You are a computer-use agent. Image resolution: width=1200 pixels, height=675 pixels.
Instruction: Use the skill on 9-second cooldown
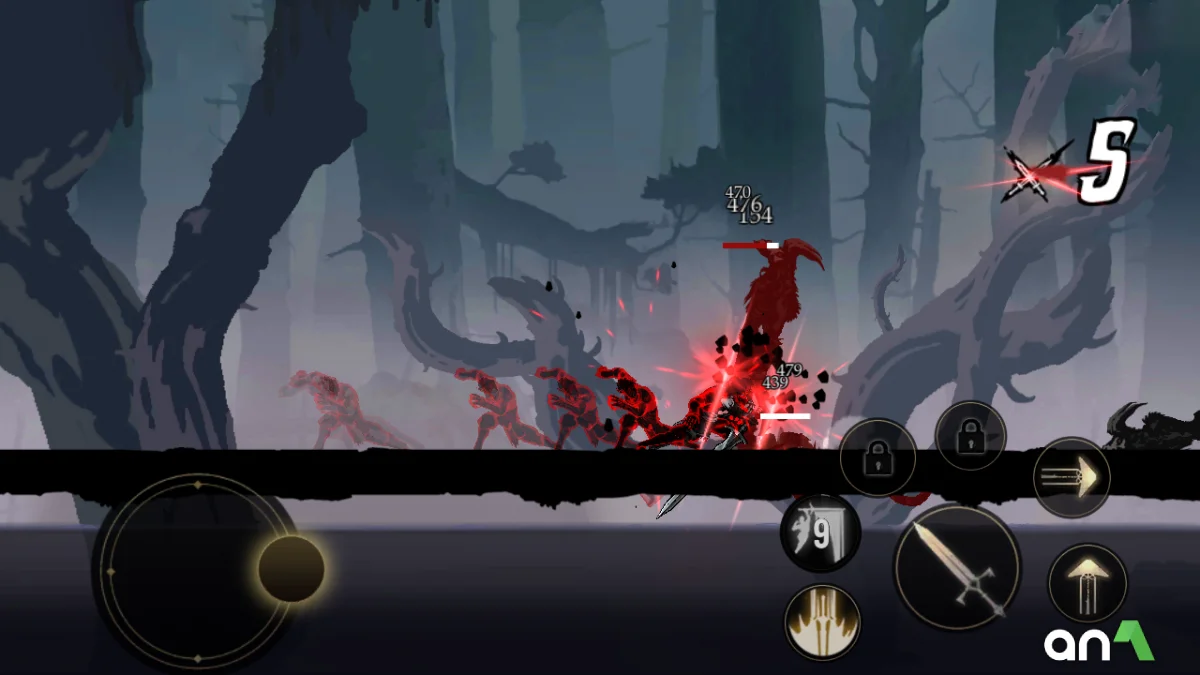point(820,534)
